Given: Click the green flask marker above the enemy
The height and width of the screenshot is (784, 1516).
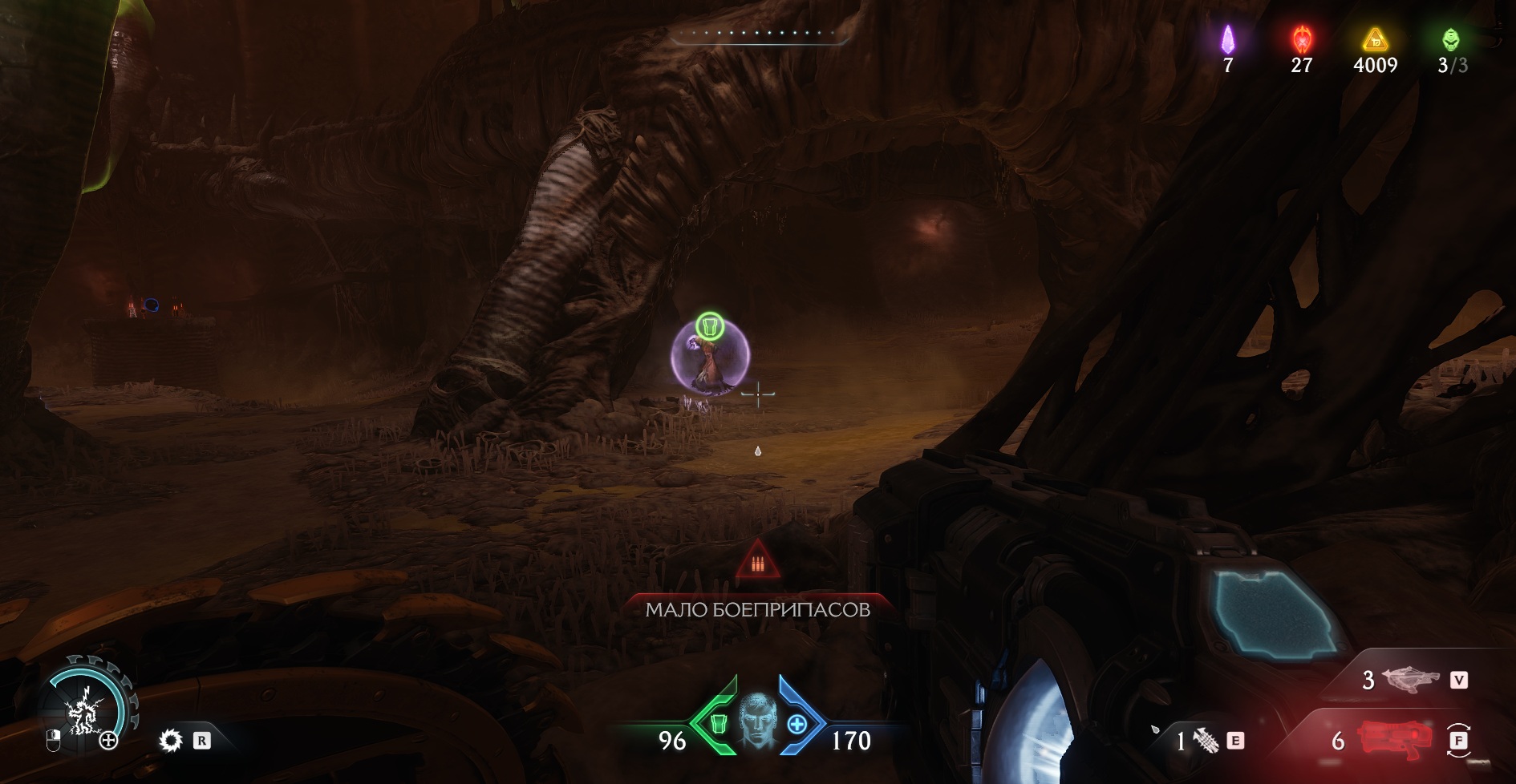Looking at the screenshot, I should click(710, 326).
